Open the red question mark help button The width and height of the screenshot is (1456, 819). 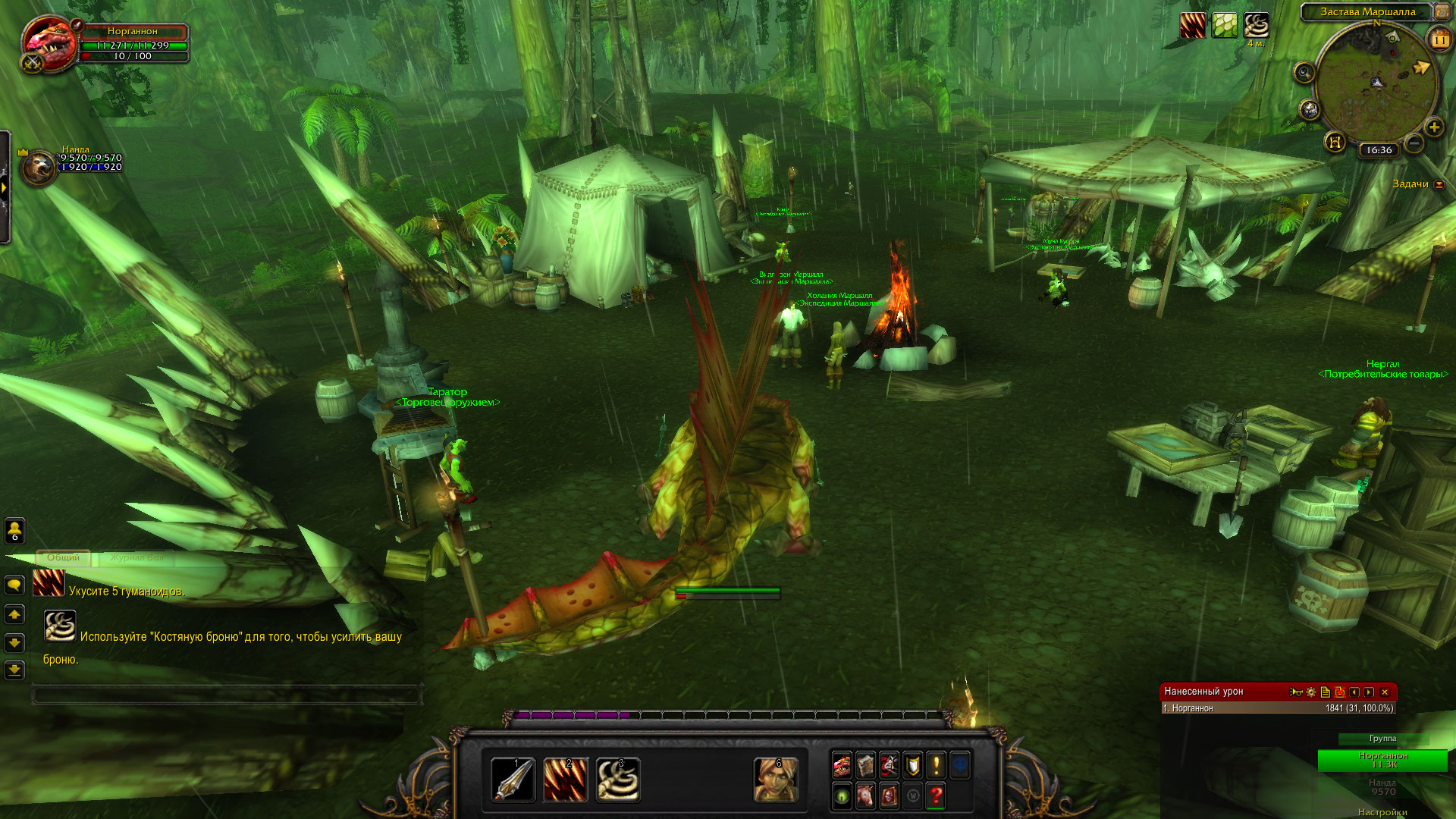click(937, 795)
